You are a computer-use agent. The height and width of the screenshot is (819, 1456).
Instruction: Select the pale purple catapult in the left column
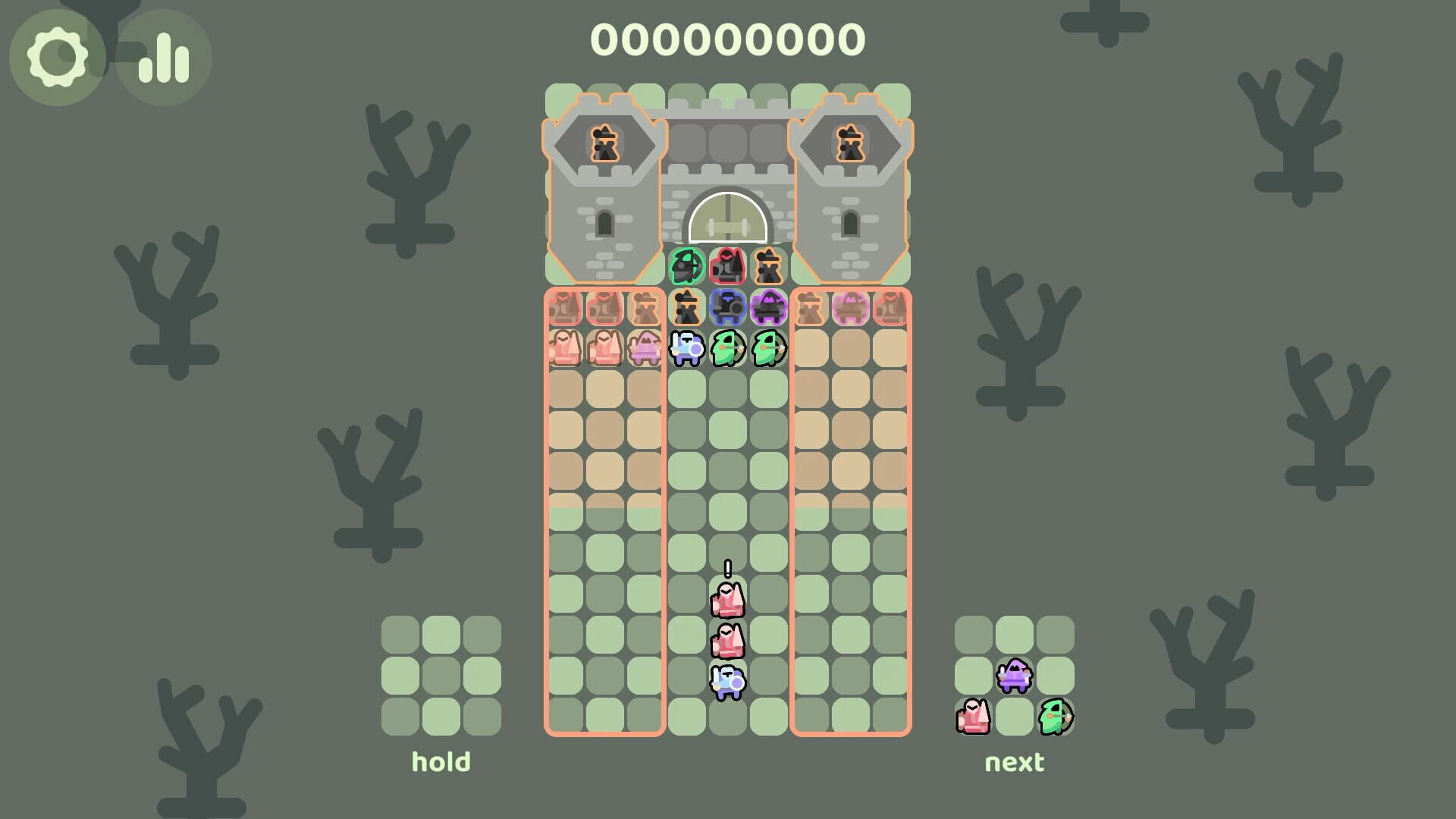(644, 349)
